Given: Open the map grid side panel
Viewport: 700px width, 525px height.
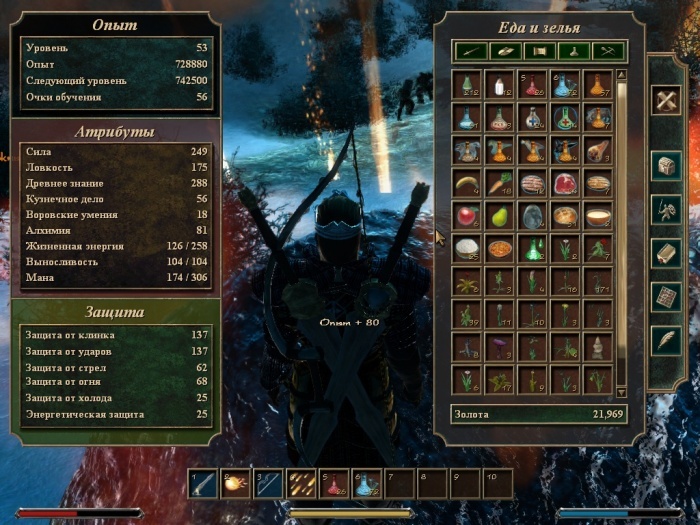Looking at the screenshot, I should pyautogui.click(x=666, y=296).
